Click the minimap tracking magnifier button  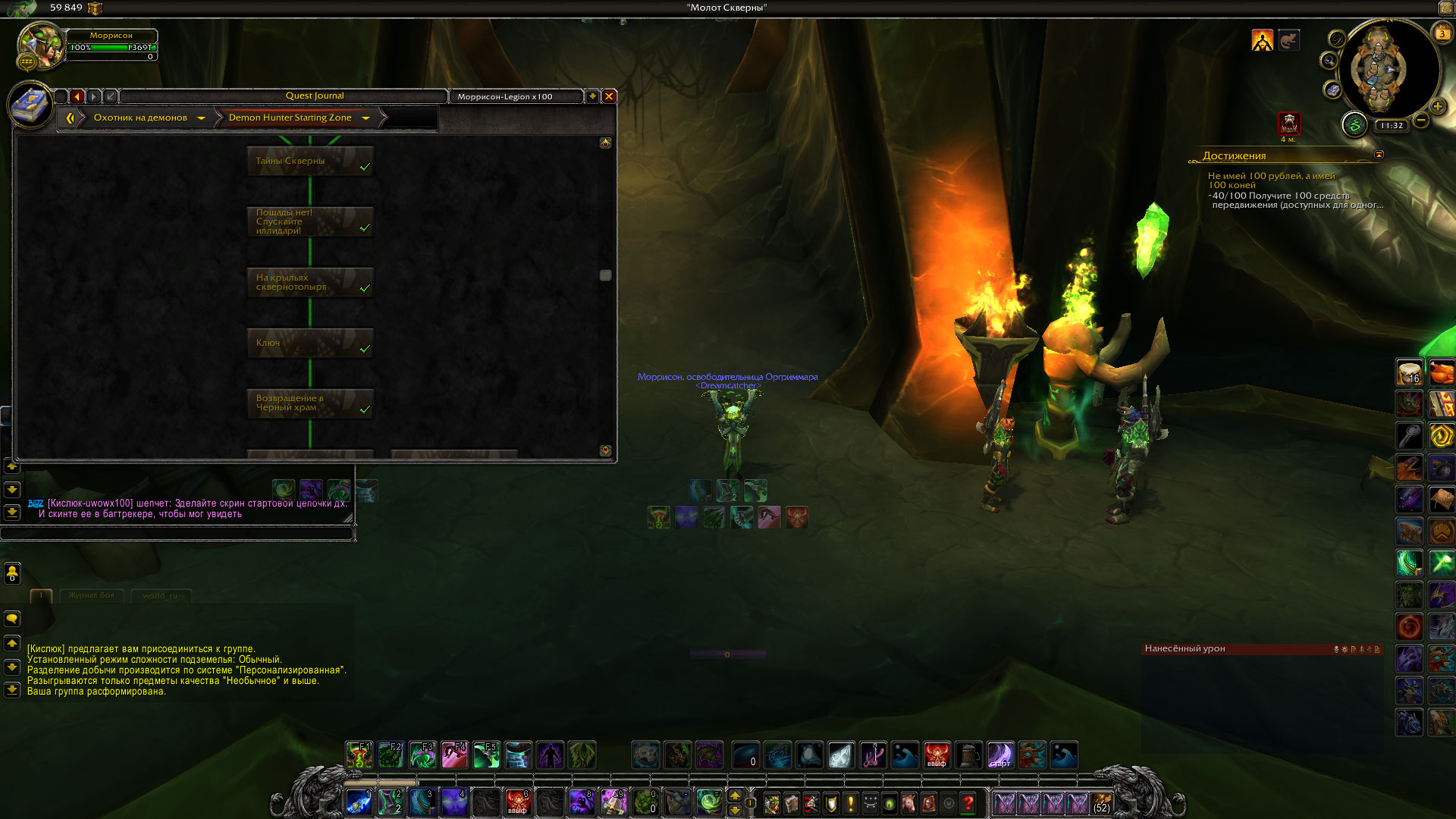[1329, 61]
